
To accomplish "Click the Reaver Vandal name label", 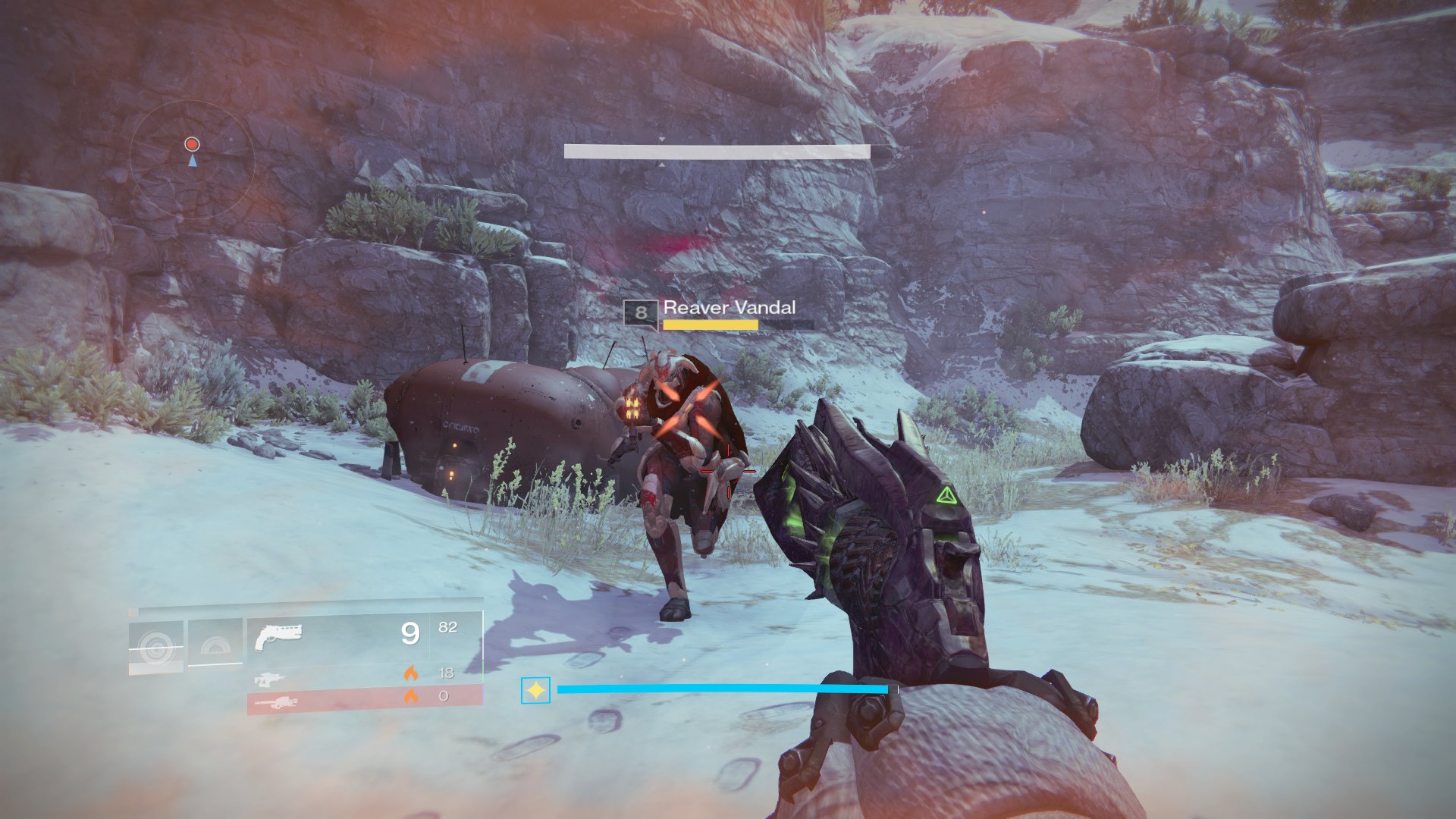I will coord(729,308).
